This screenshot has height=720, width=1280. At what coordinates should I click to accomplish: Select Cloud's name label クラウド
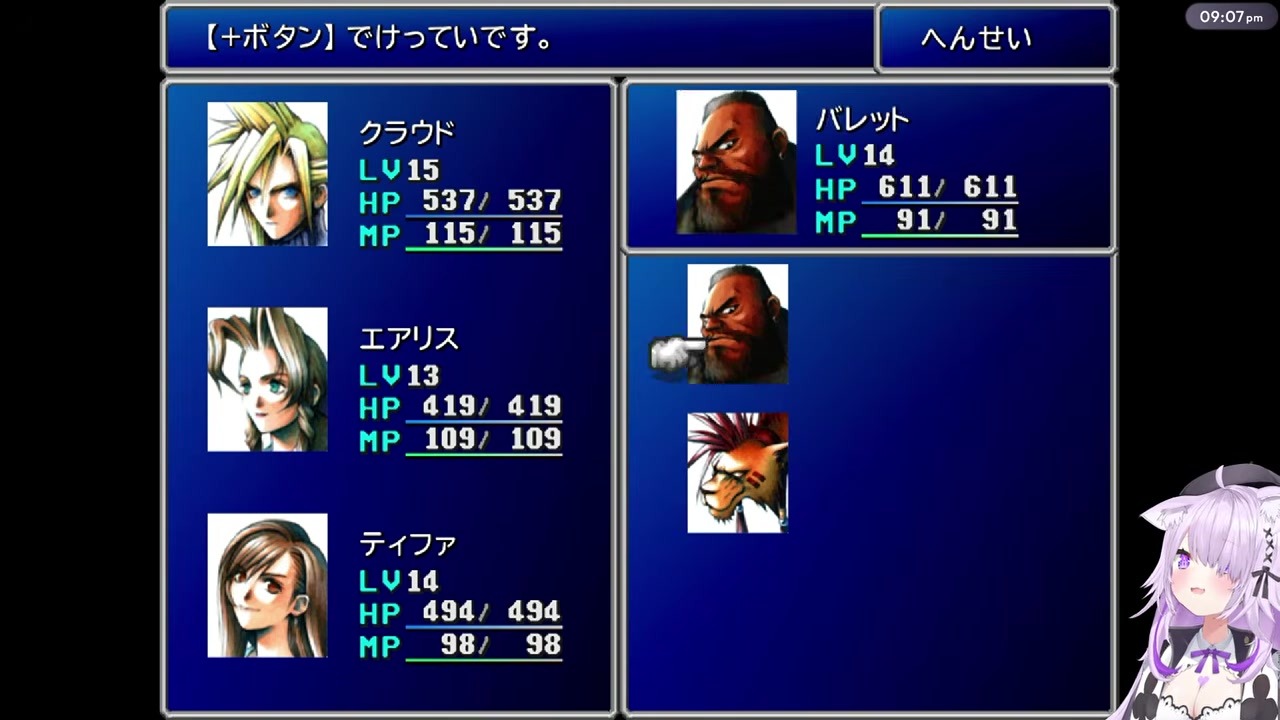(410, 130)
